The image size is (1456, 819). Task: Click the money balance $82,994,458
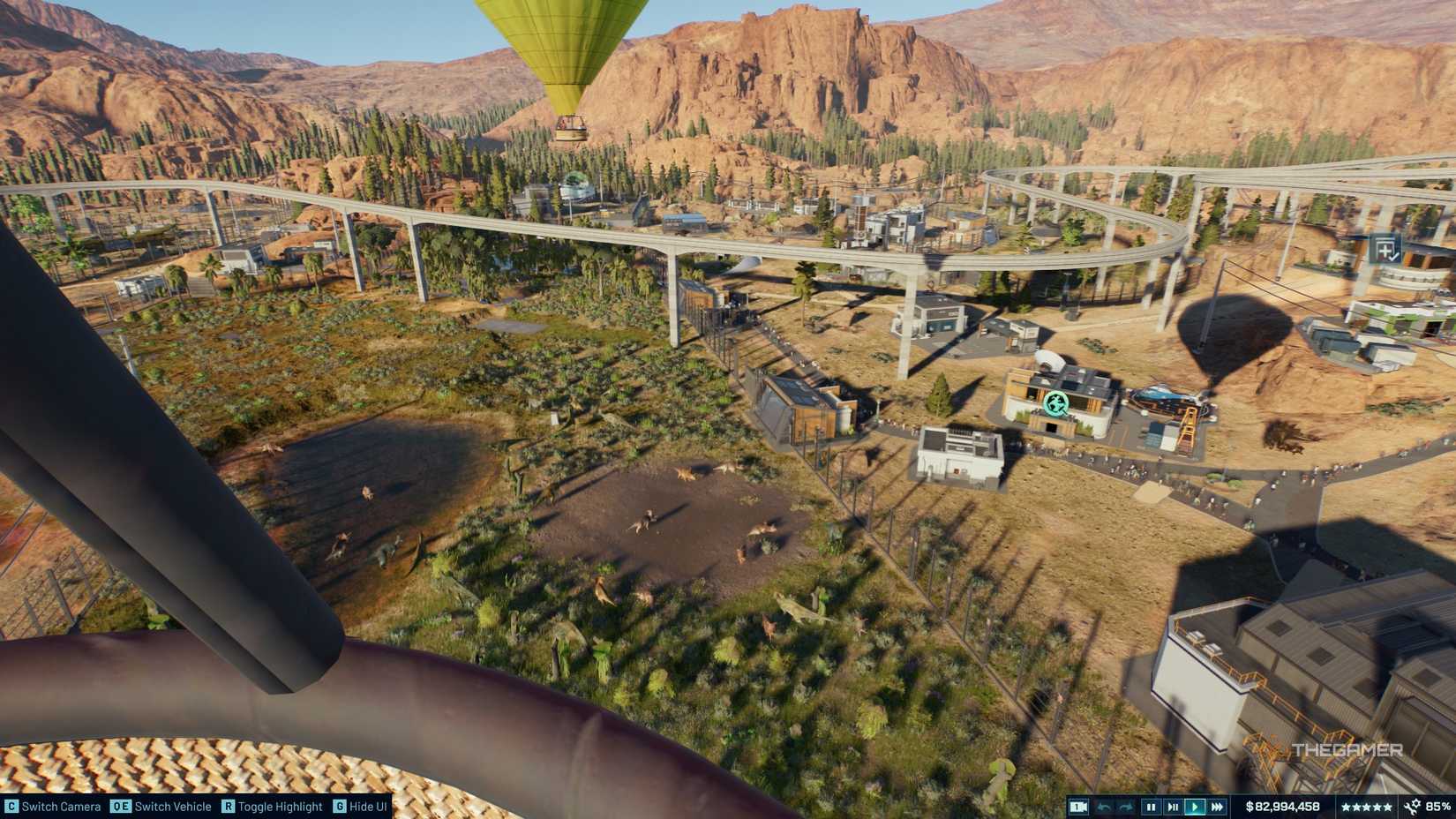coord(1283,806)
